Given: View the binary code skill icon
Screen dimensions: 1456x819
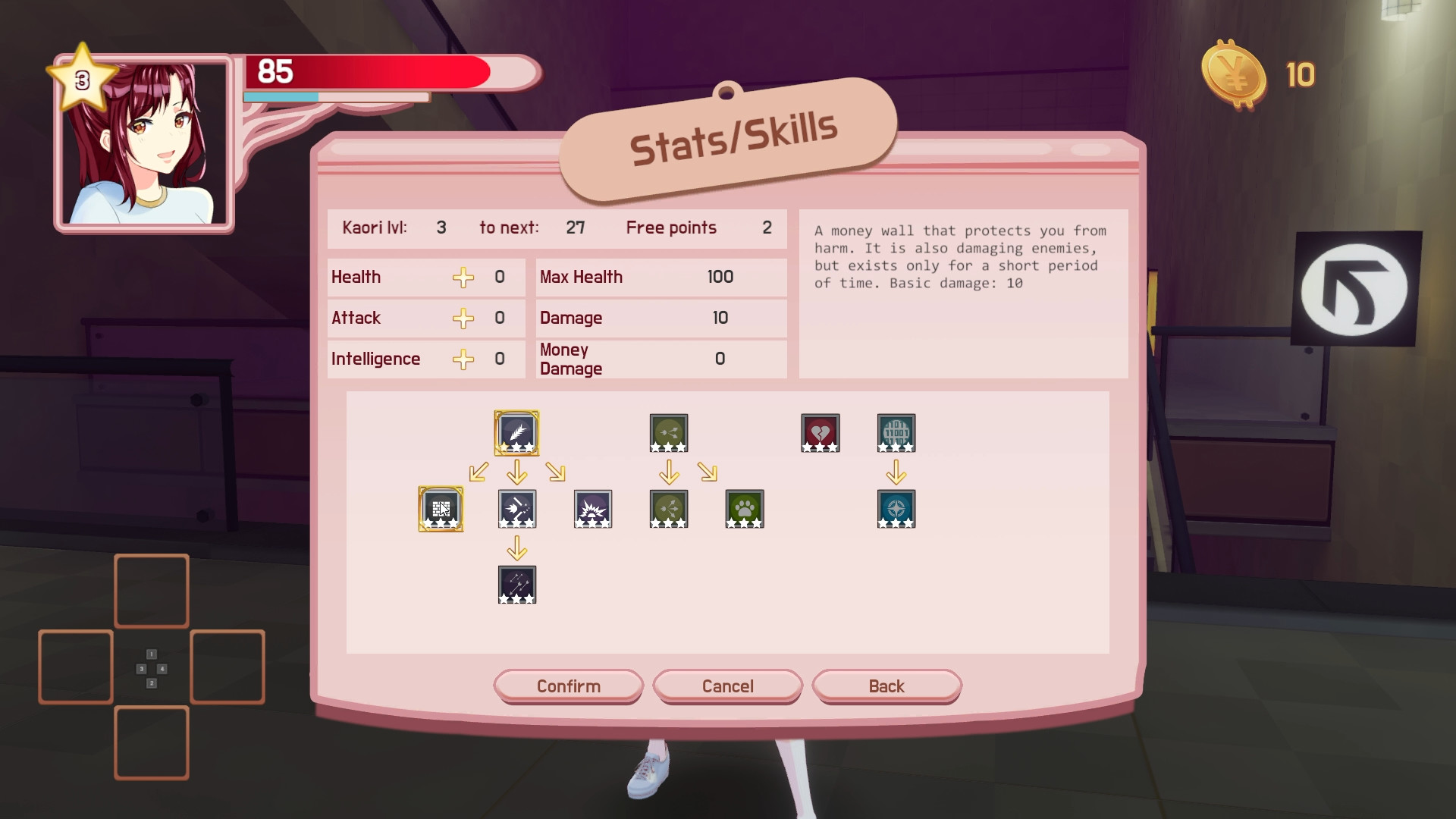Looking at the screenshot, I should [x=896, y=432].
